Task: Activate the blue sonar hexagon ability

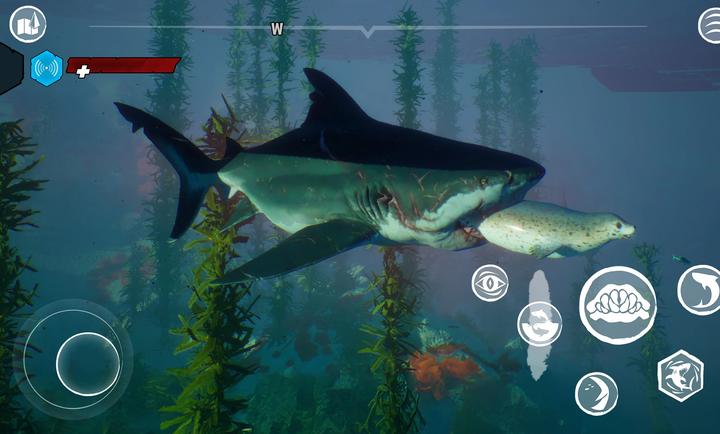Action: pos(47,68)
